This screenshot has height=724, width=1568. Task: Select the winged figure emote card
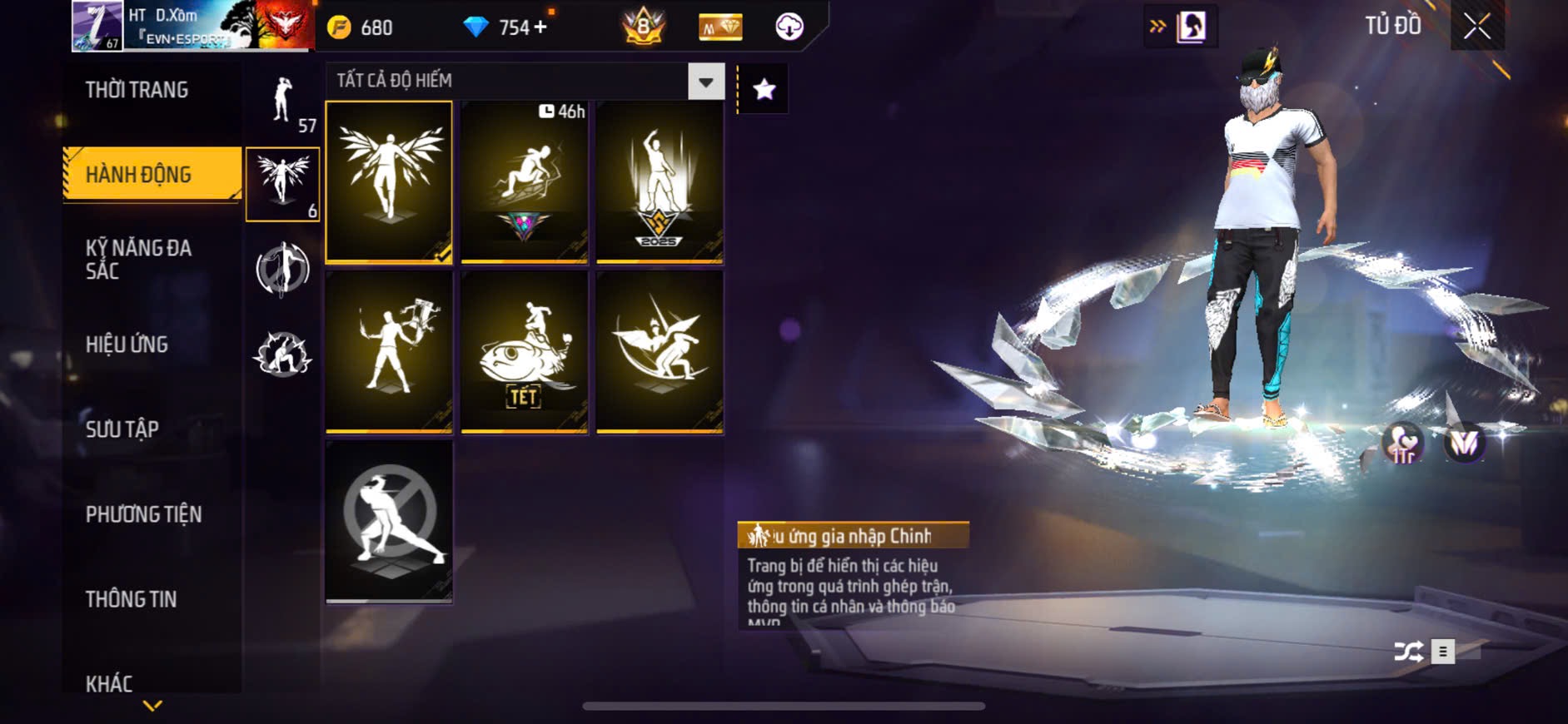point(389,181)
